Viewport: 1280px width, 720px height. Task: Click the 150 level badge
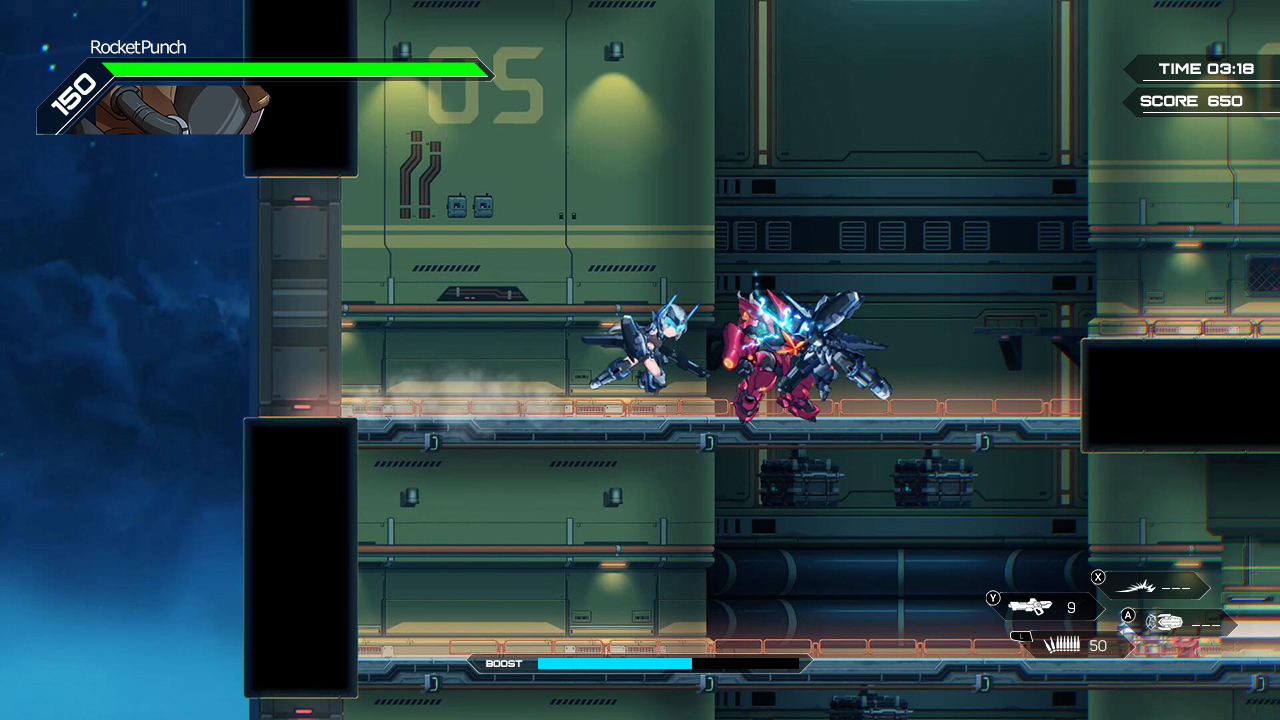click(x=74, y=95)
